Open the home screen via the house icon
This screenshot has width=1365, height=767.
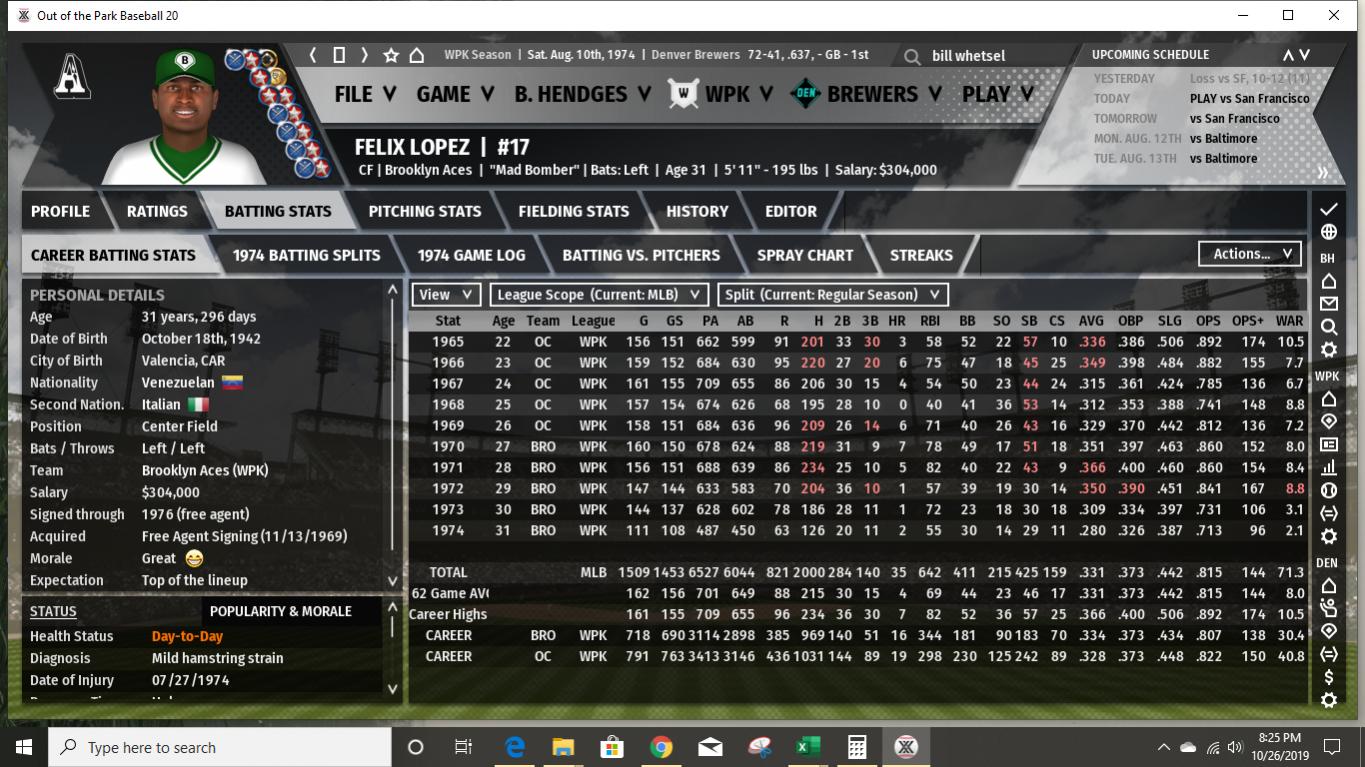point(416,57)
